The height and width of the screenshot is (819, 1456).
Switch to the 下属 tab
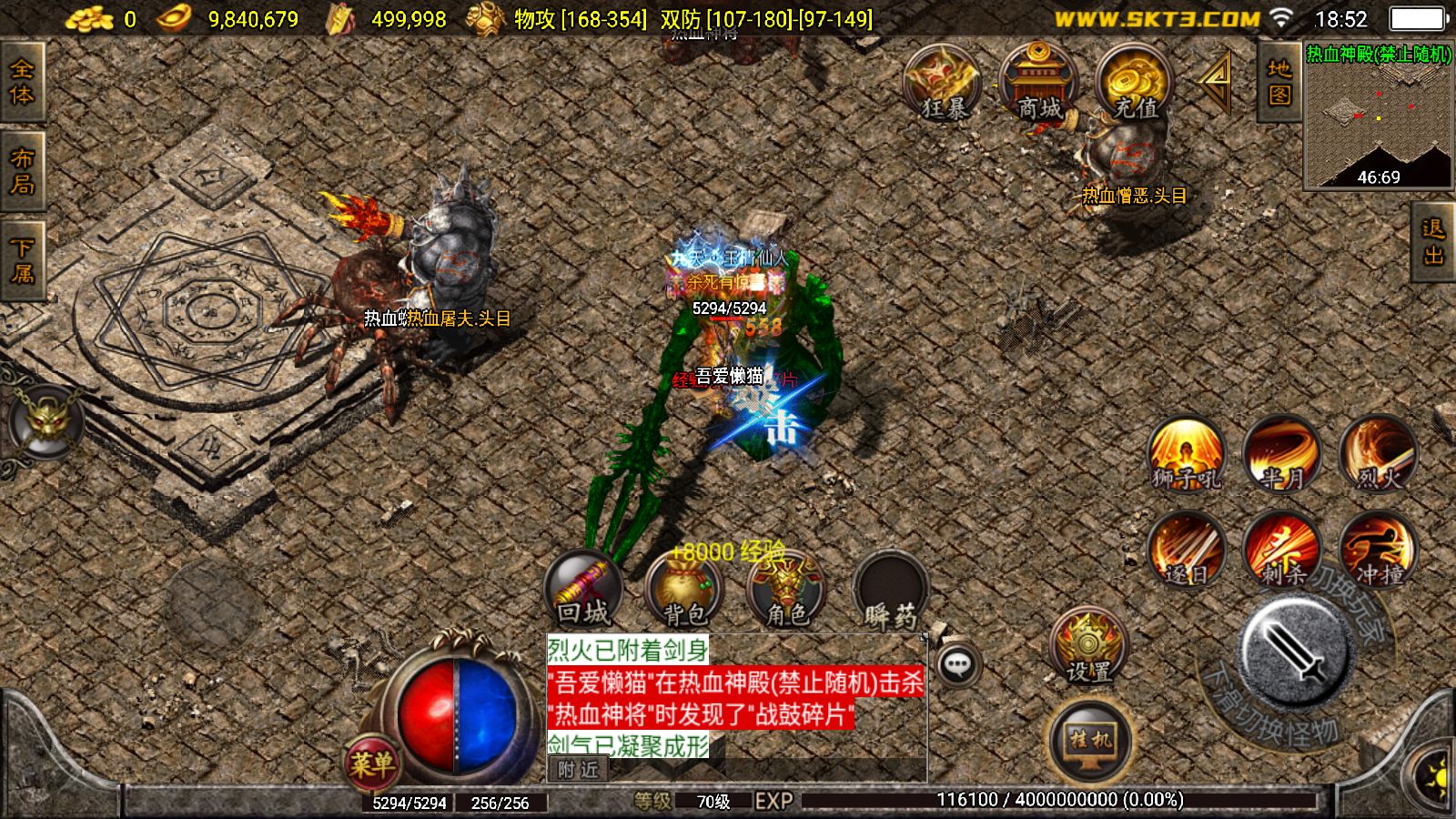(x=22, y=260)
